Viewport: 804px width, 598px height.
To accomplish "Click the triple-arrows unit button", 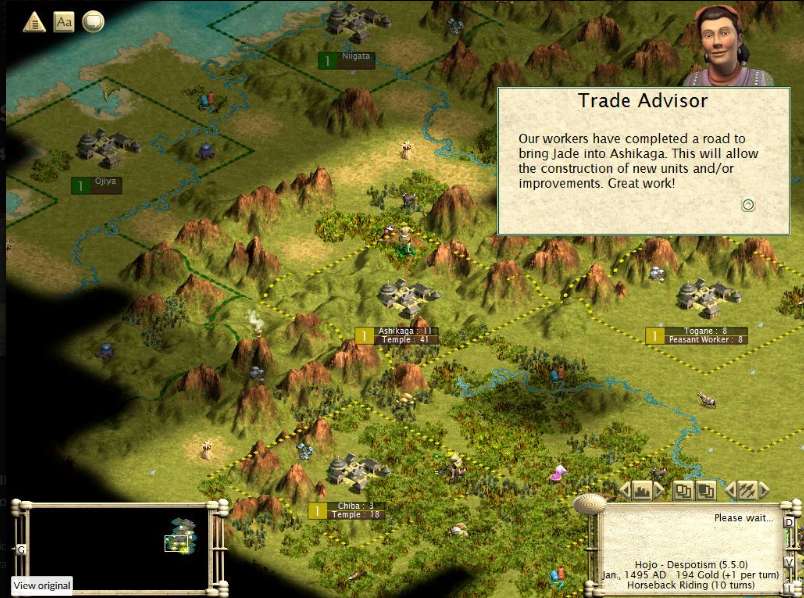I will coord(747,490).
